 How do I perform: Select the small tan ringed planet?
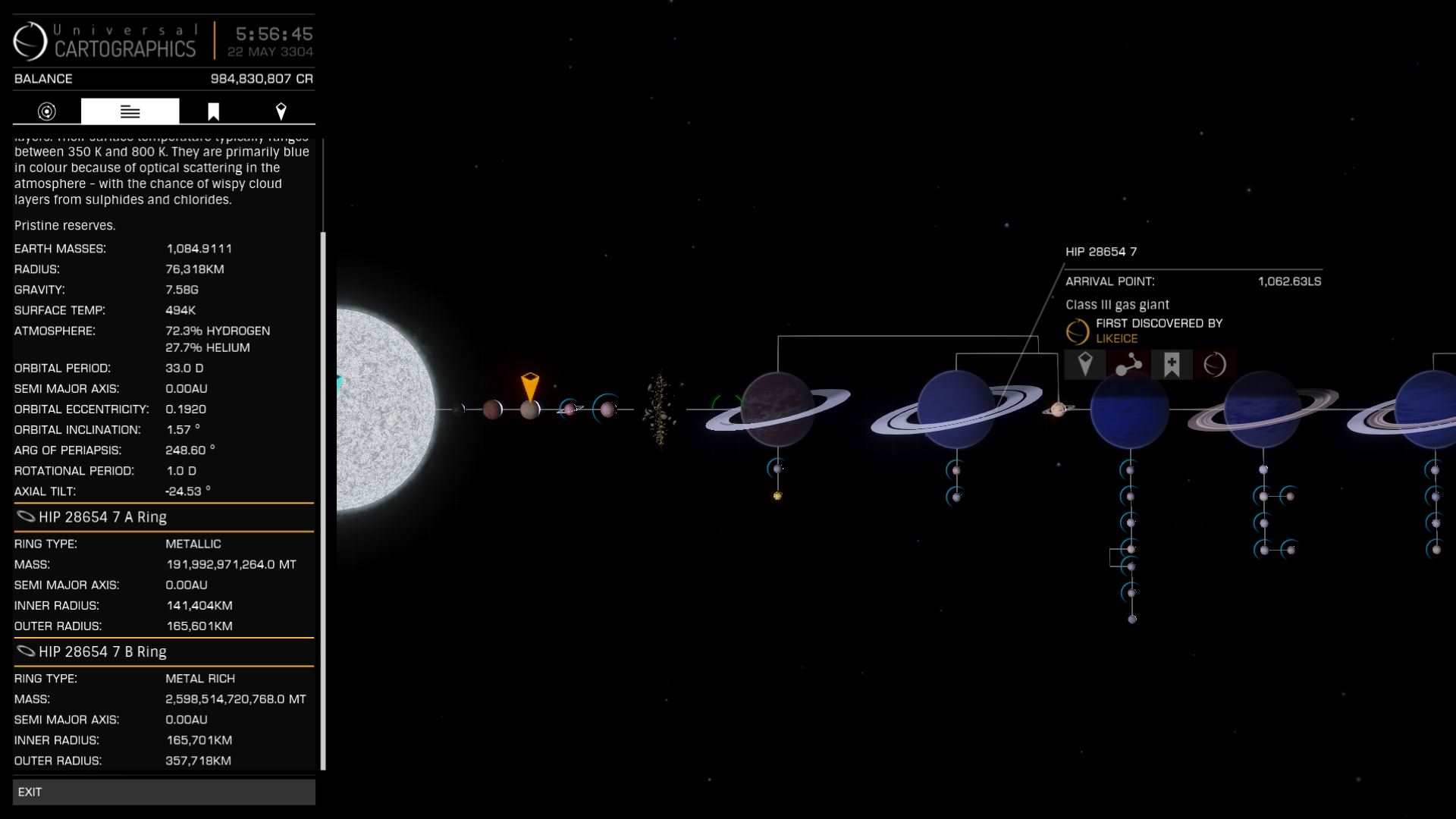[1059, 409]
